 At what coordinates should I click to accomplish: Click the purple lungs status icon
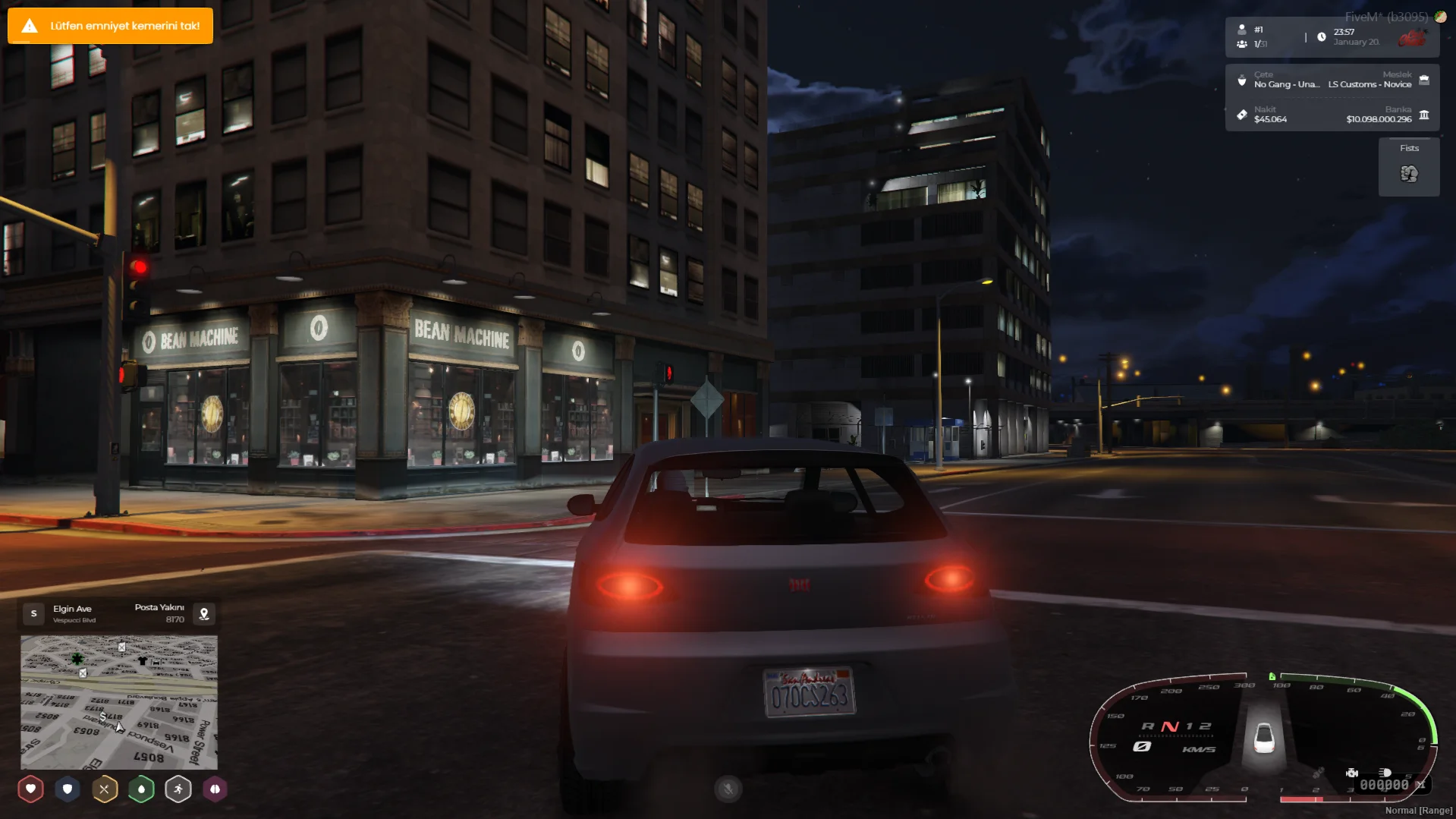215,789
